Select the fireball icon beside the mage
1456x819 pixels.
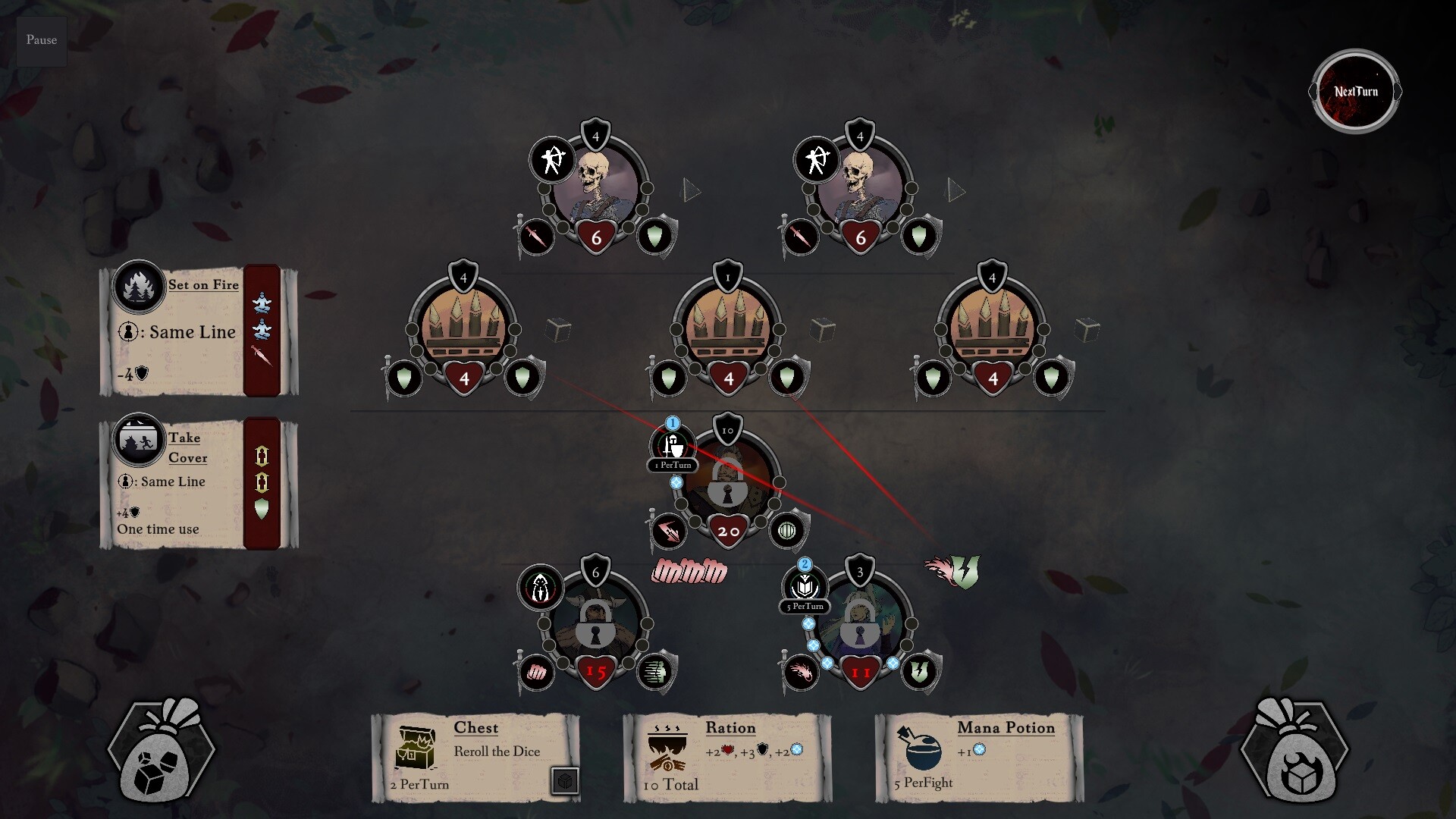tap(802, 671)
